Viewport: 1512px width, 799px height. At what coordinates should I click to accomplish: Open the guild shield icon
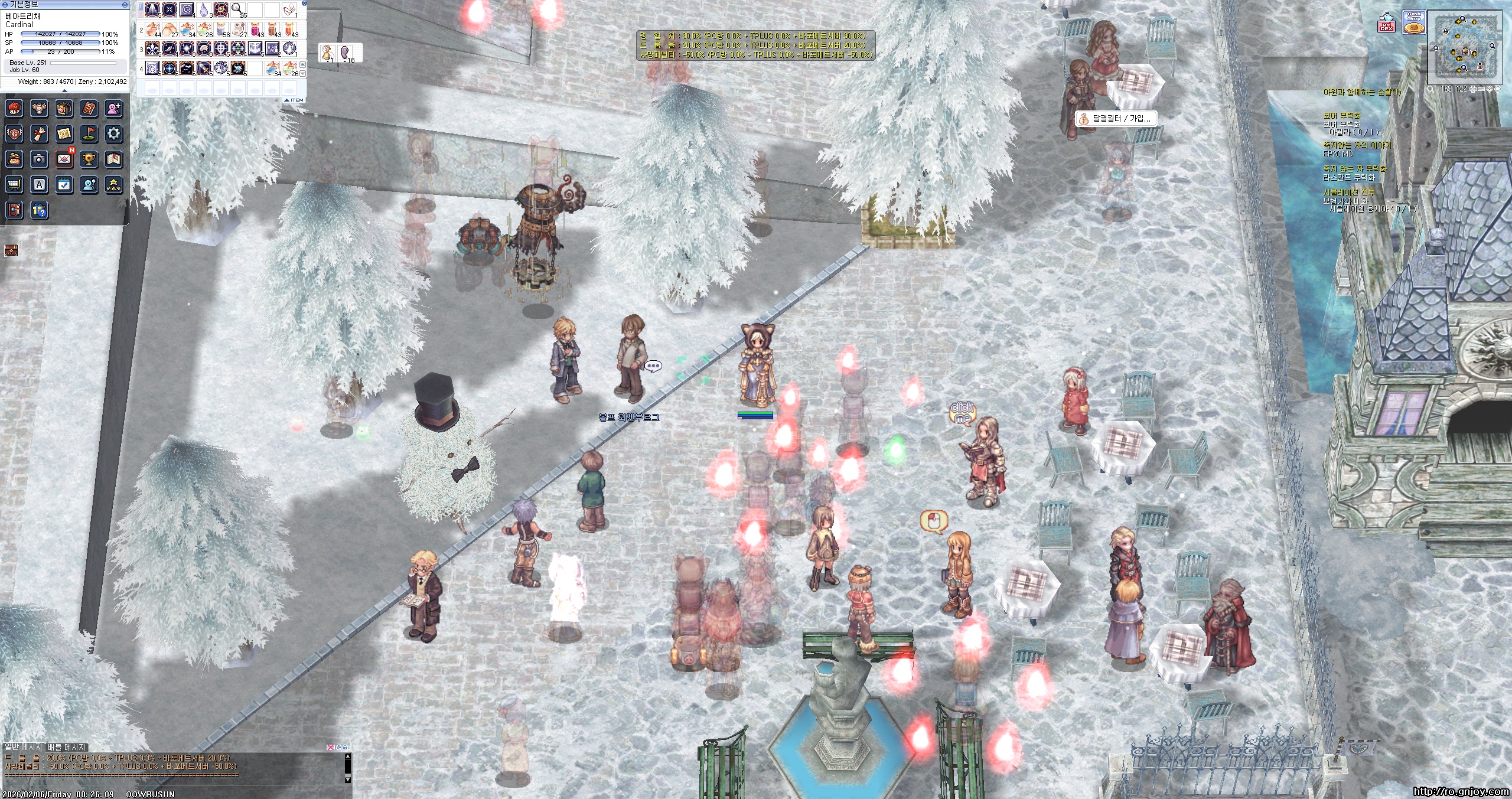tap(14, 134)
